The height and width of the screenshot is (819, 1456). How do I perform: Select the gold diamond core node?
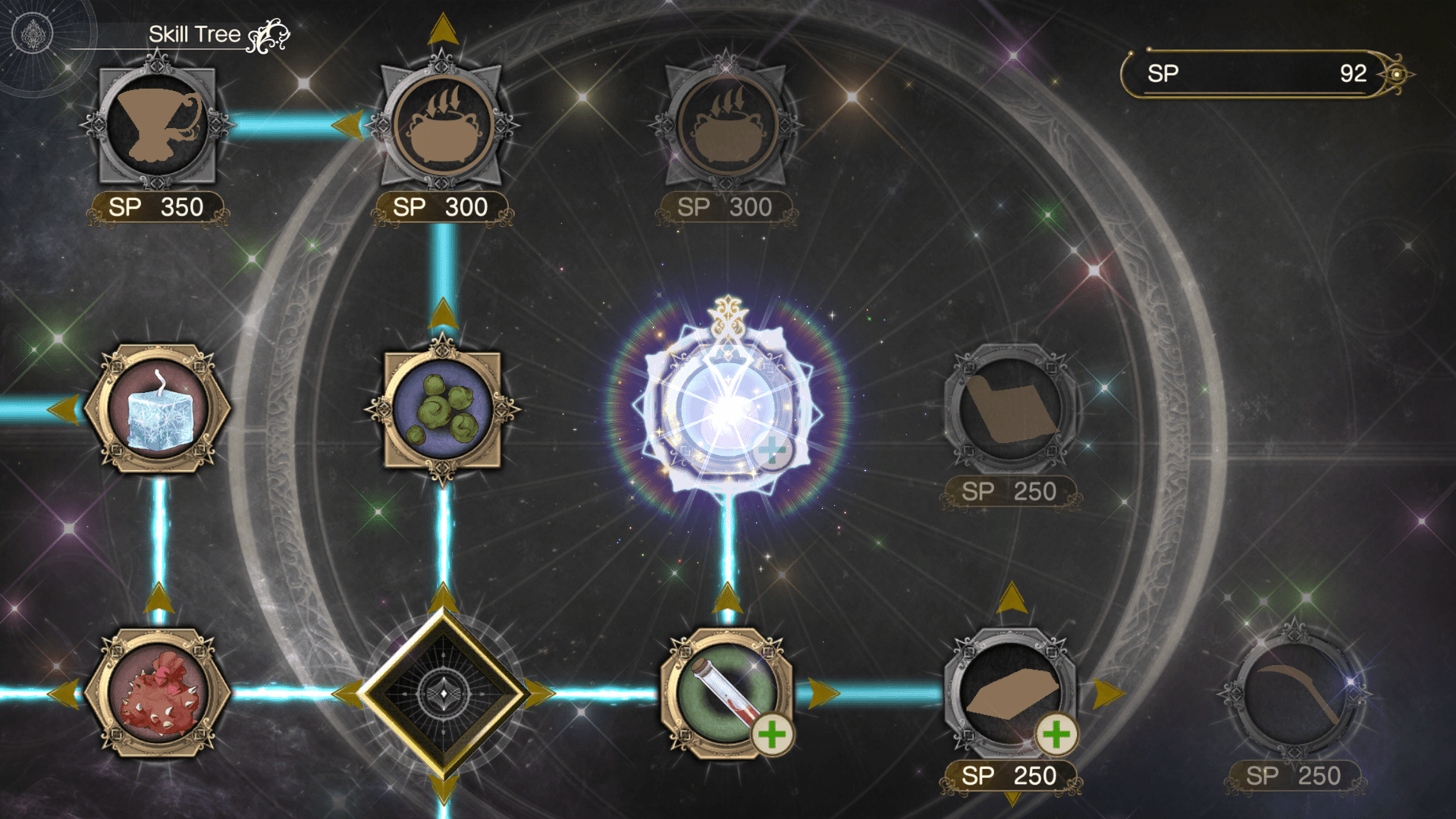pyautogui.click(x=442, y=693)
